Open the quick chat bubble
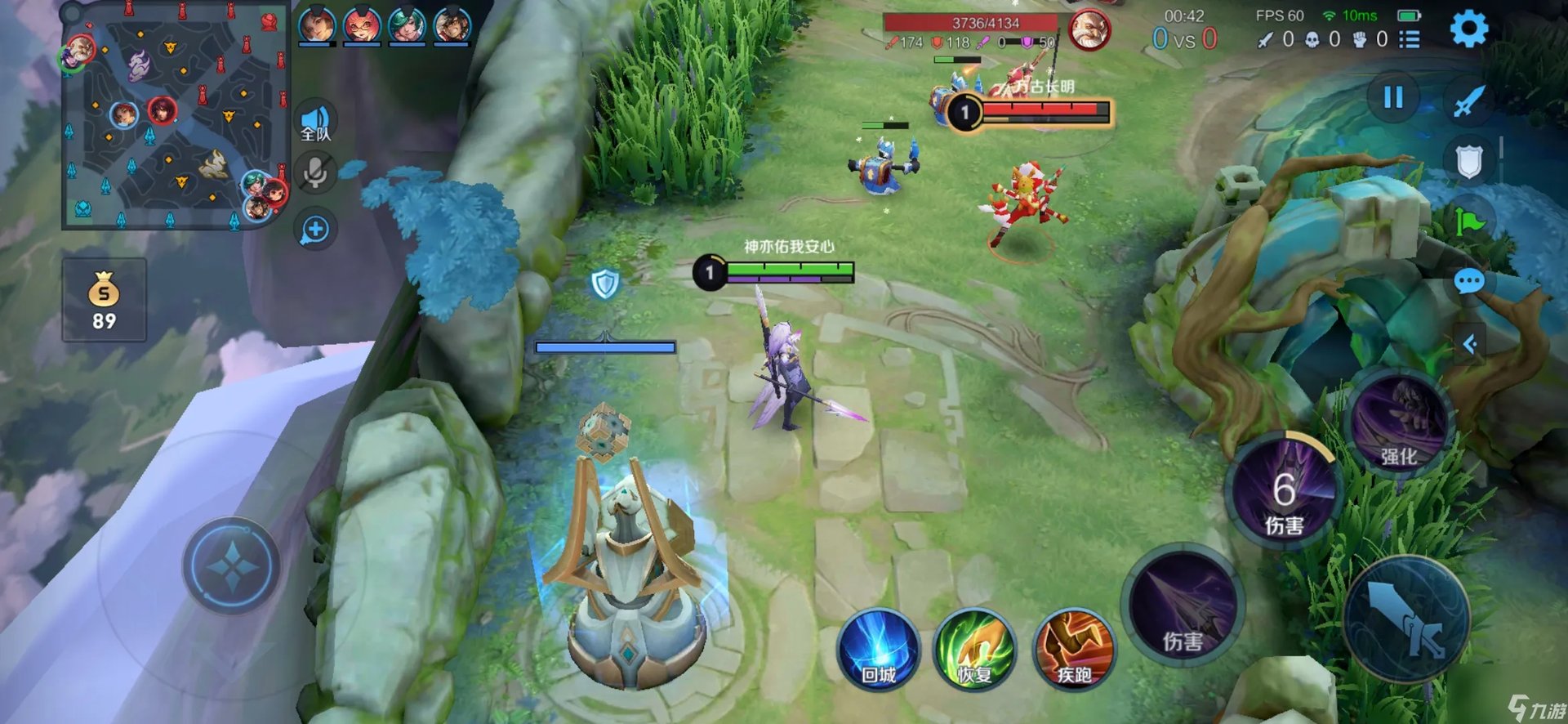 (x=1468, y=283)
